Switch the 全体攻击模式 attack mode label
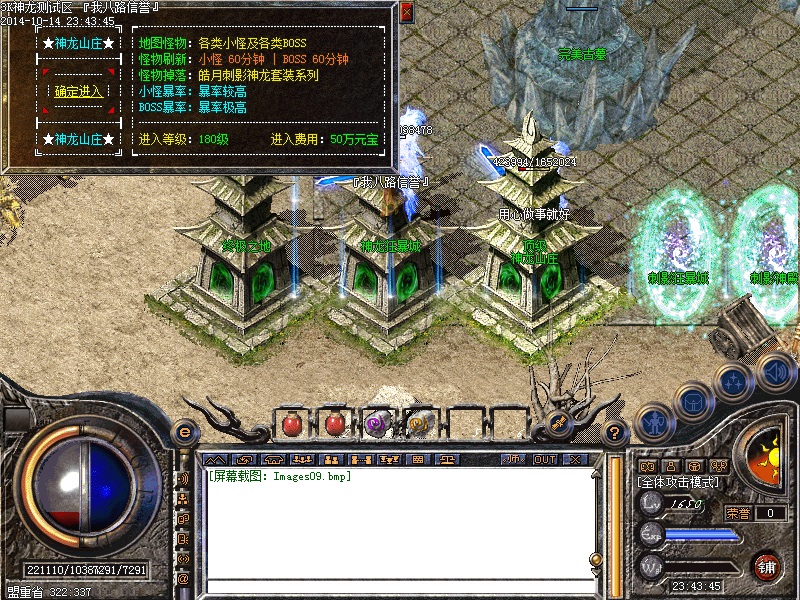 tap(679, 482)
